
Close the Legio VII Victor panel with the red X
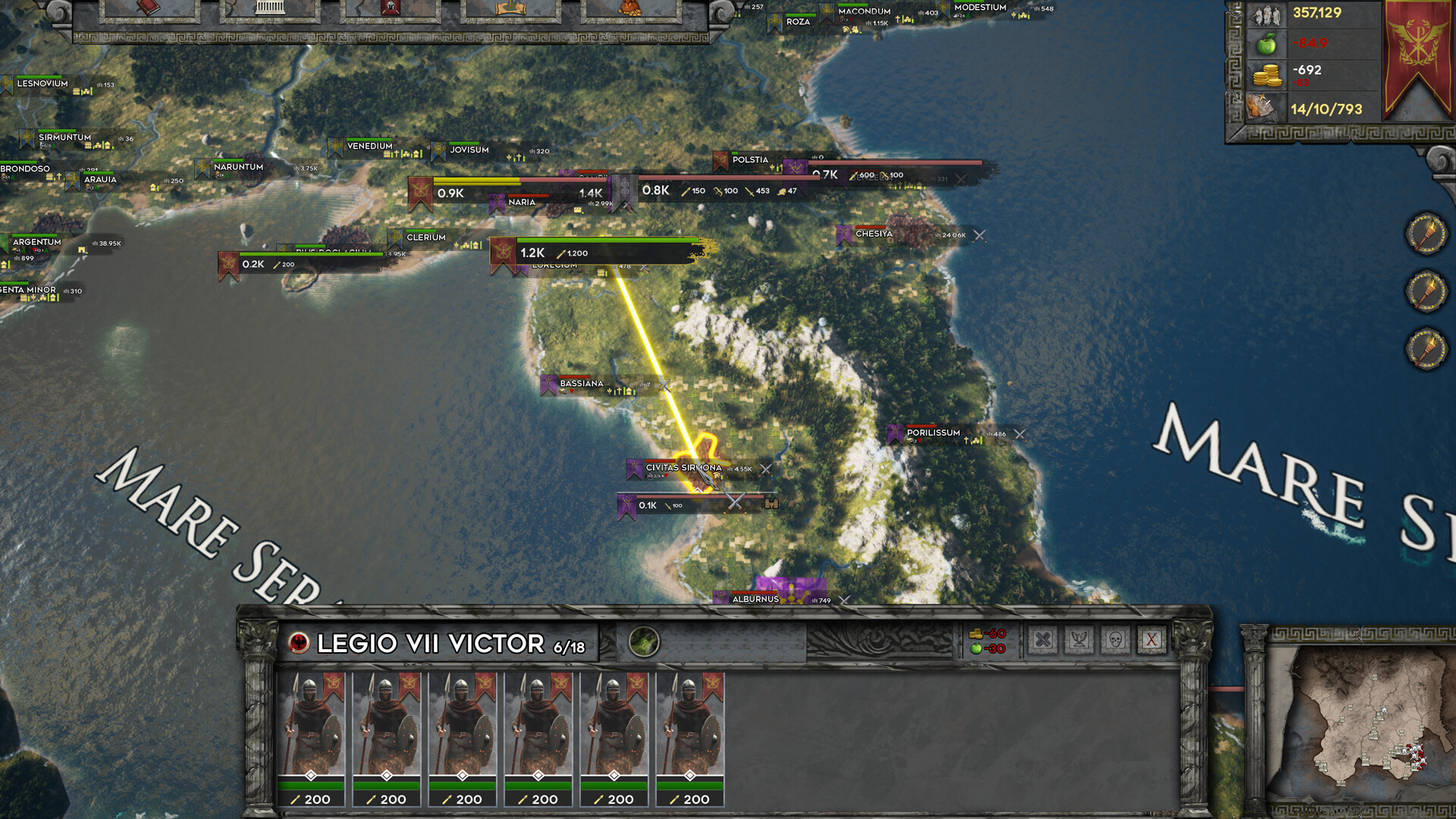pyautogui.click(x=1150, y=640)
